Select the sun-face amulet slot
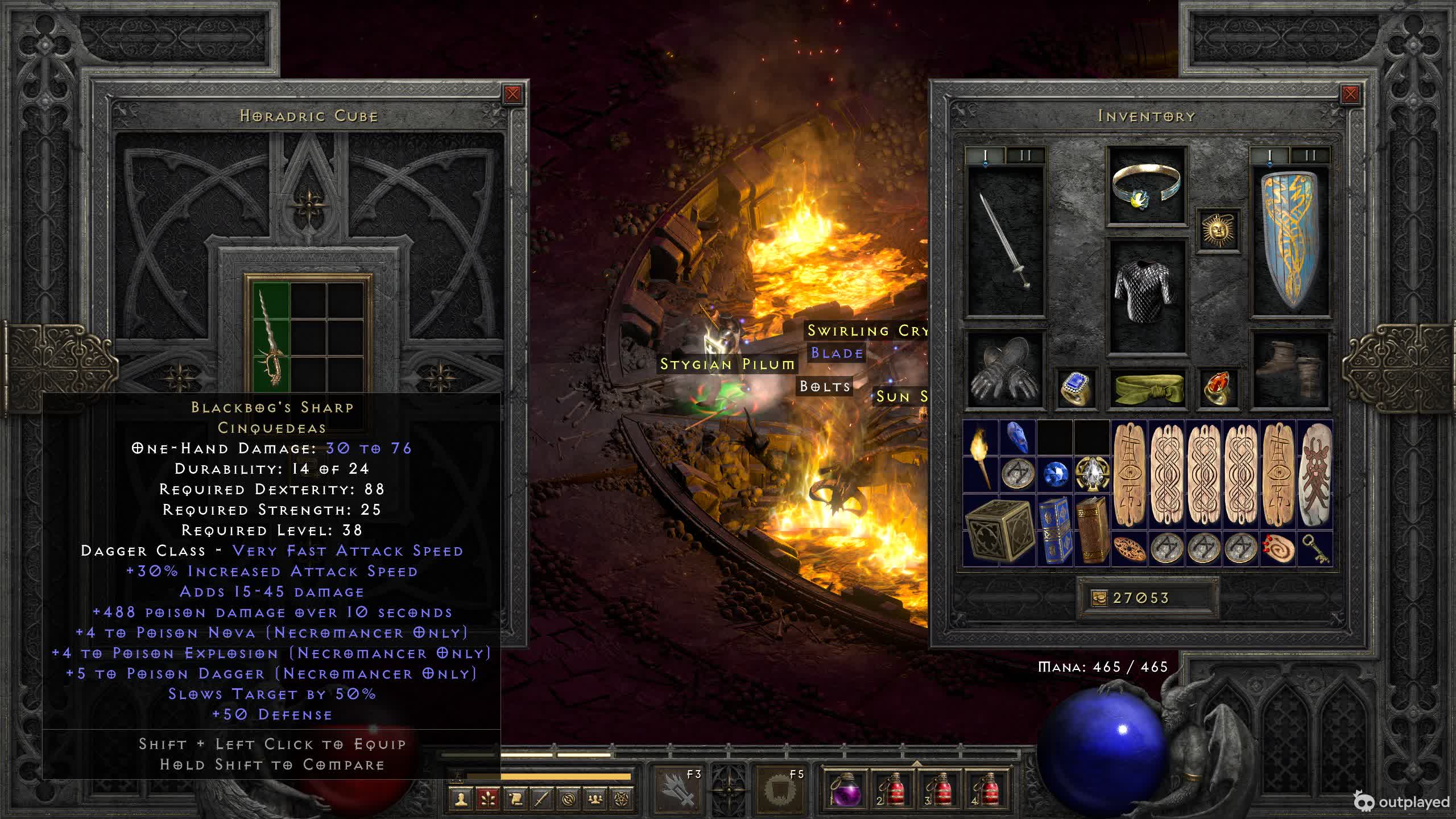Viewport: 1456px width, 819px height. coord(1218,230)
